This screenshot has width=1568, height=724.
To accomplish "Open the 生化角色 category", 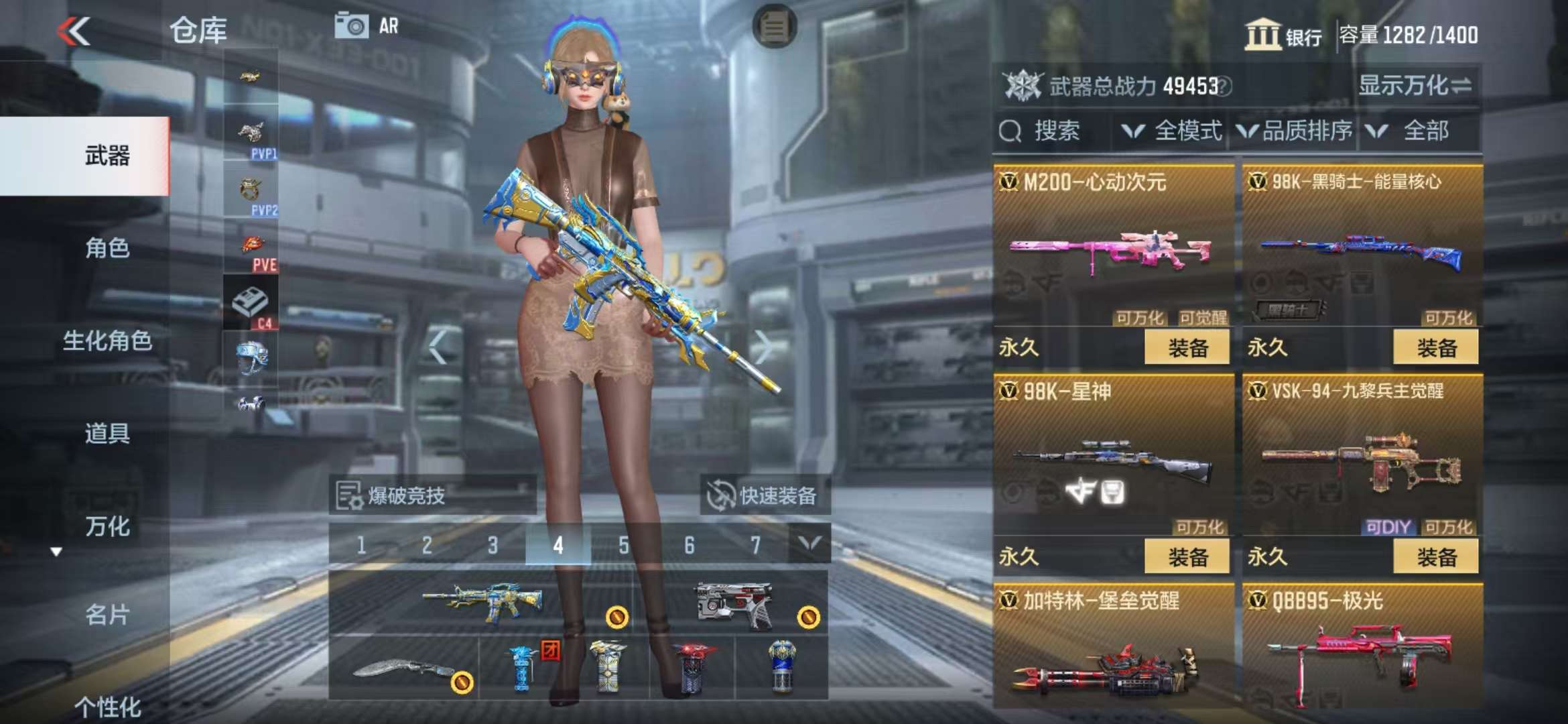I will 107,341.
